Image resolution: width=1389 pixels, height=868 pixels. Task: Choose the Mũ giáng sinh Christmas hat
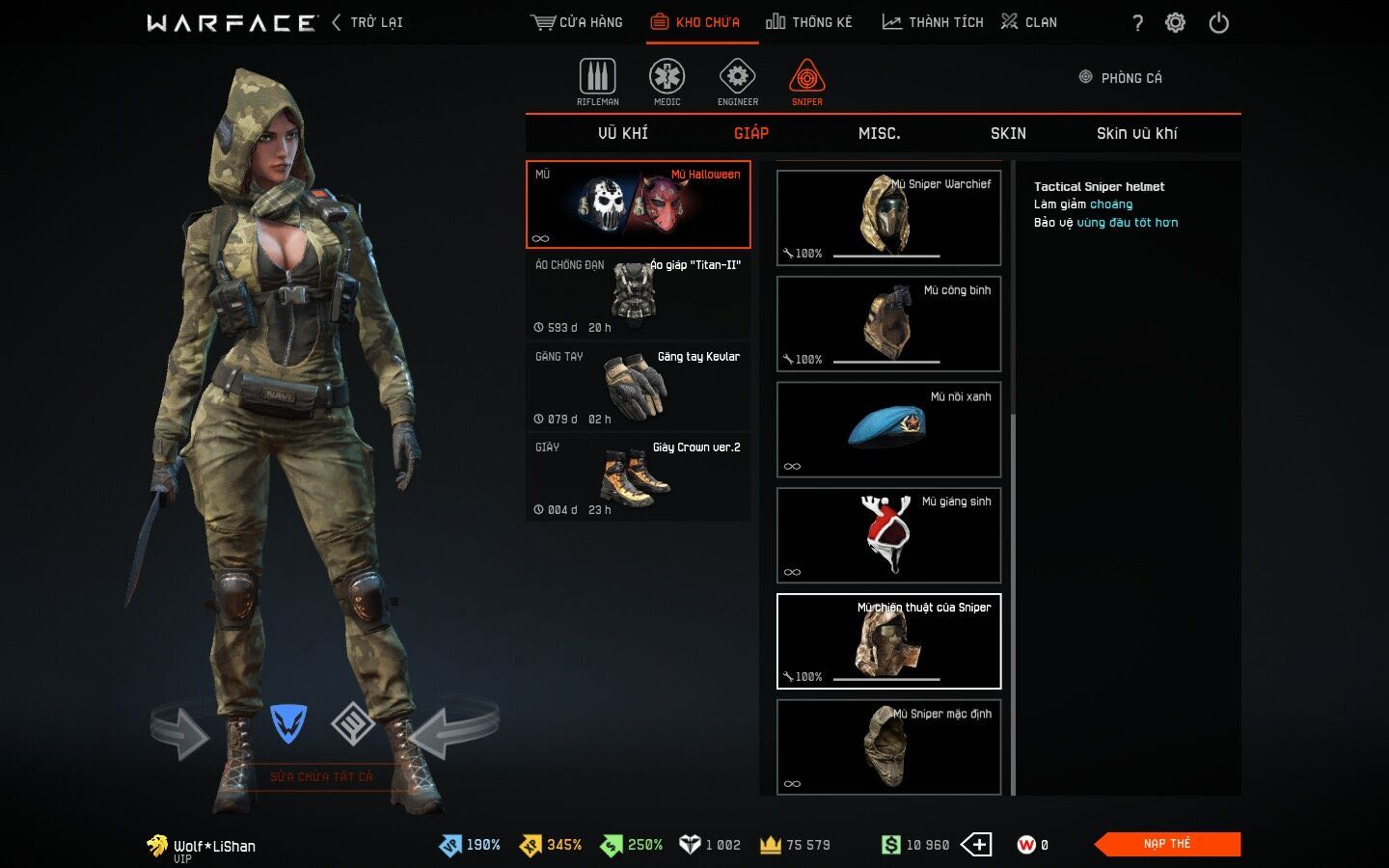(888, 535)
